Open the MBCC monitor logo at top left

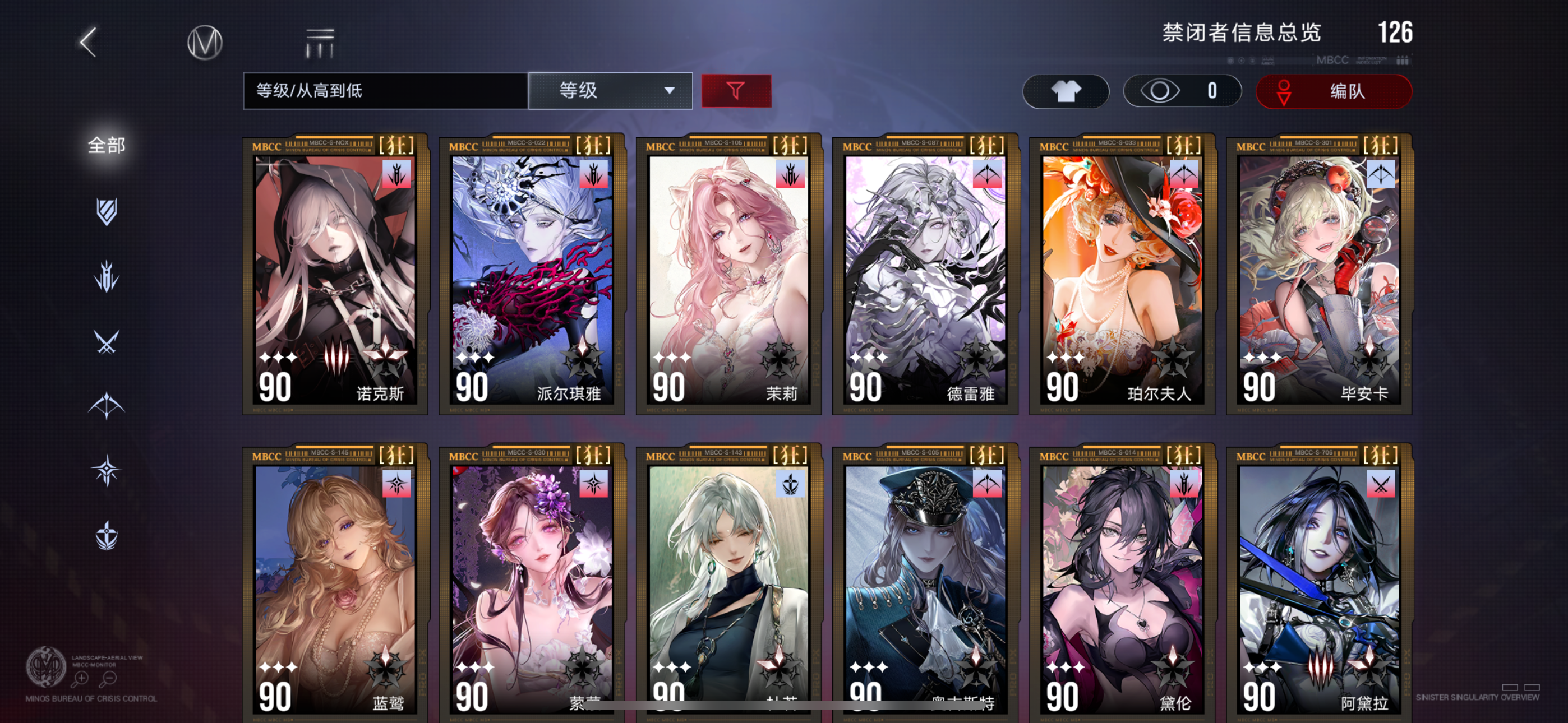click(x=205, y=42)
